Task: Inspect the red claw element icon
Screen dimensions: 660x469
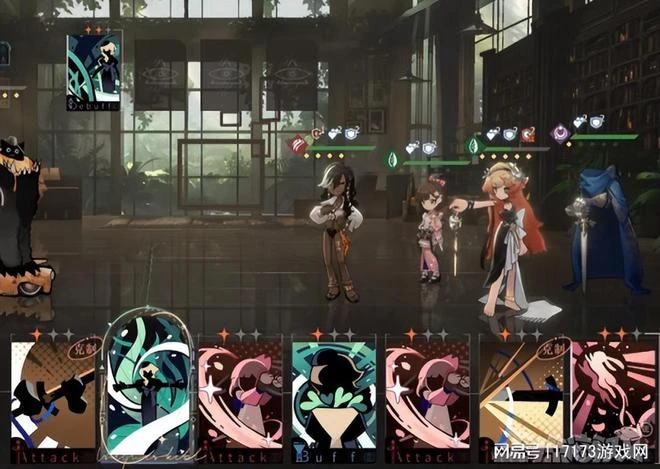Action: coord(298,146)
